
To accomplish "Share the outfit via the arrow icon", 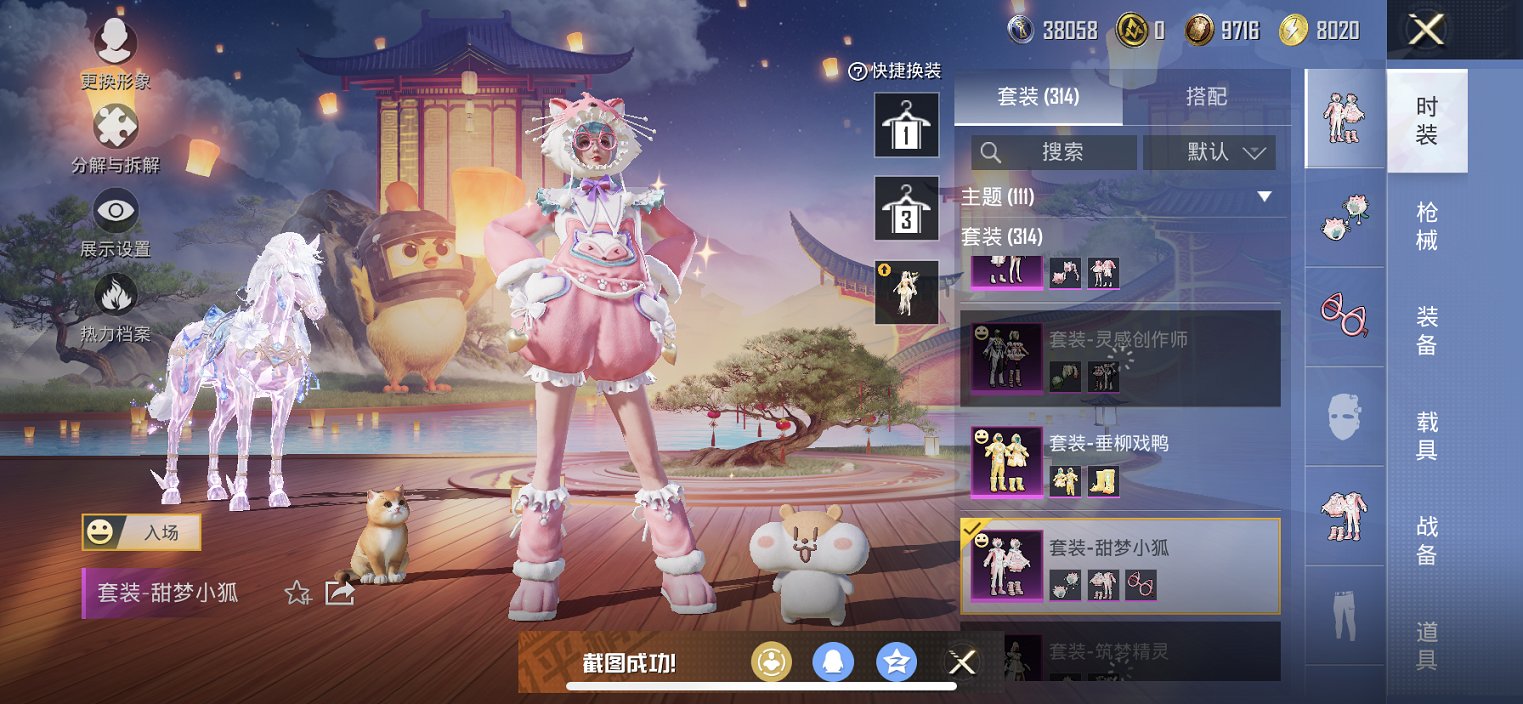I will (x=340, y=593).
